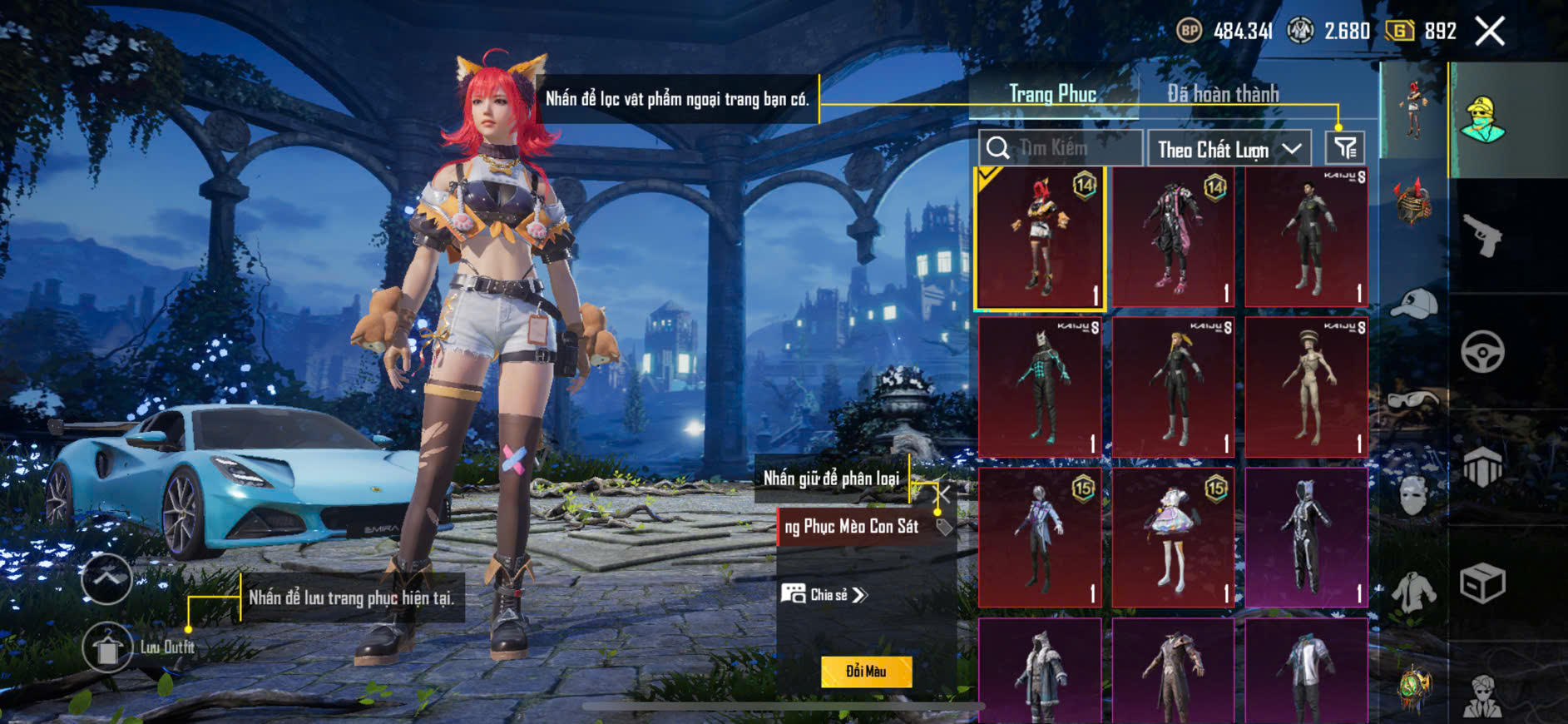Open the cap headwear category
This screenshot has height=724, width=1568.
point(1414,304)
